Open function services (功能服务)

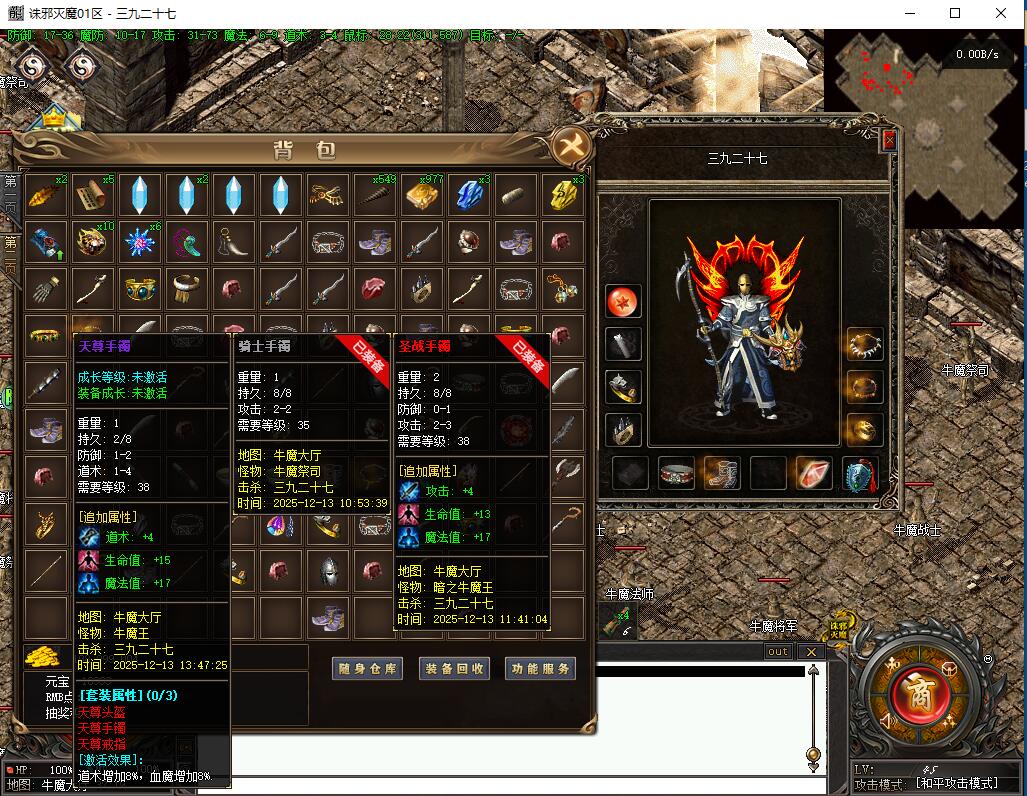coord(540,669)
